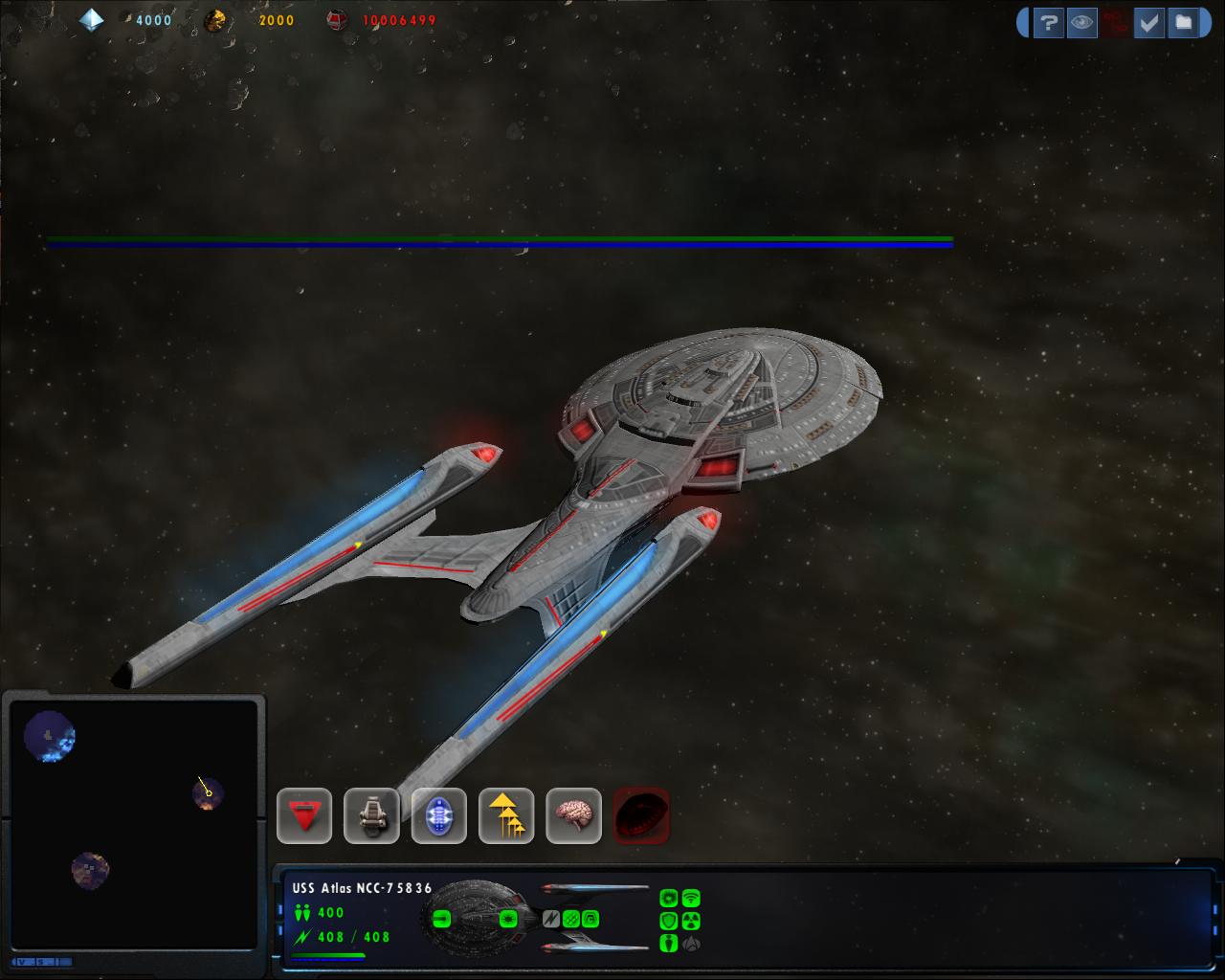This screenshot has height=980, width=1225.
Task: Activate the red triangle alert command
Action: coord(304,816)
